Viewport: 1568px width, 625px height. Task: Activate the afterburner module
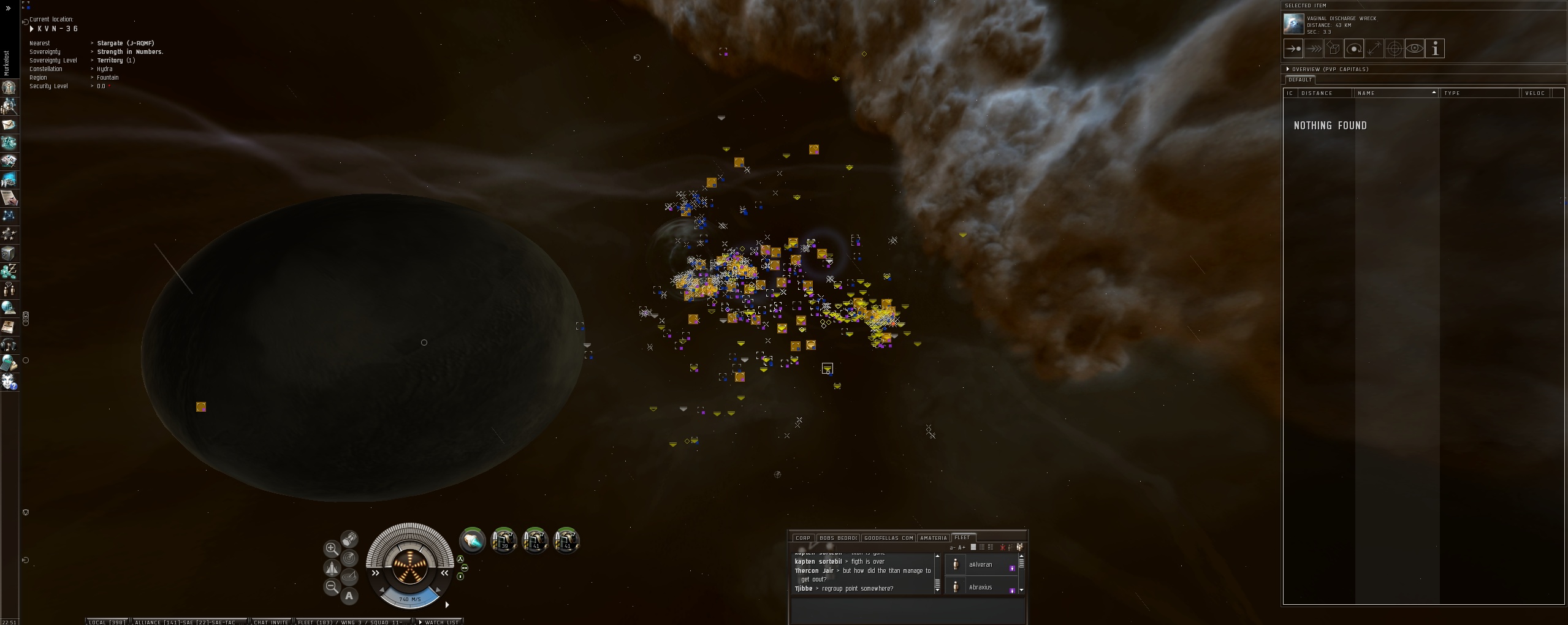(x=472, y=540)
